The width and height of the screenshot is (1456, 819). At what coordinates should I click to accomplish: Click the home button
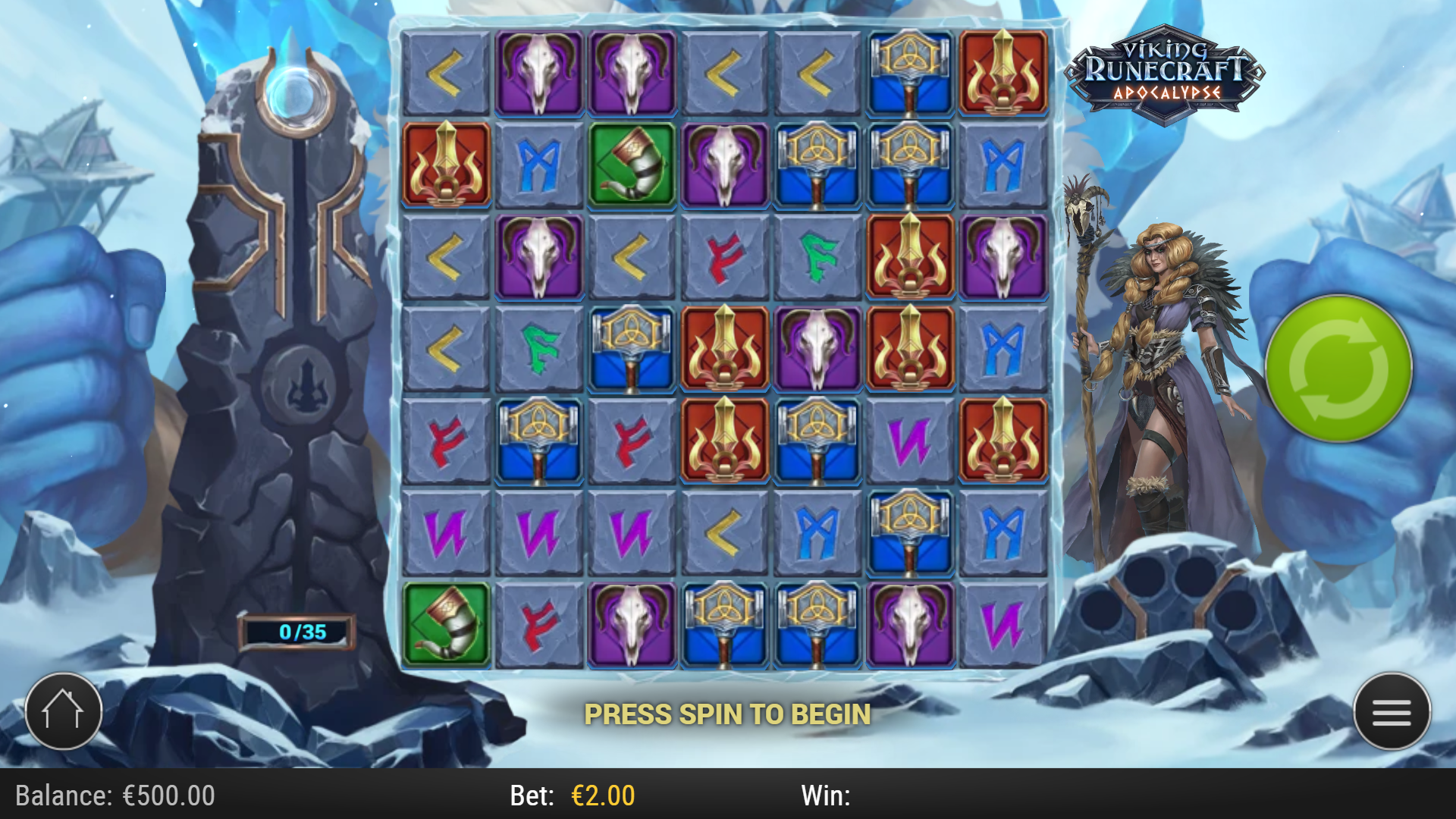[64, 710]
